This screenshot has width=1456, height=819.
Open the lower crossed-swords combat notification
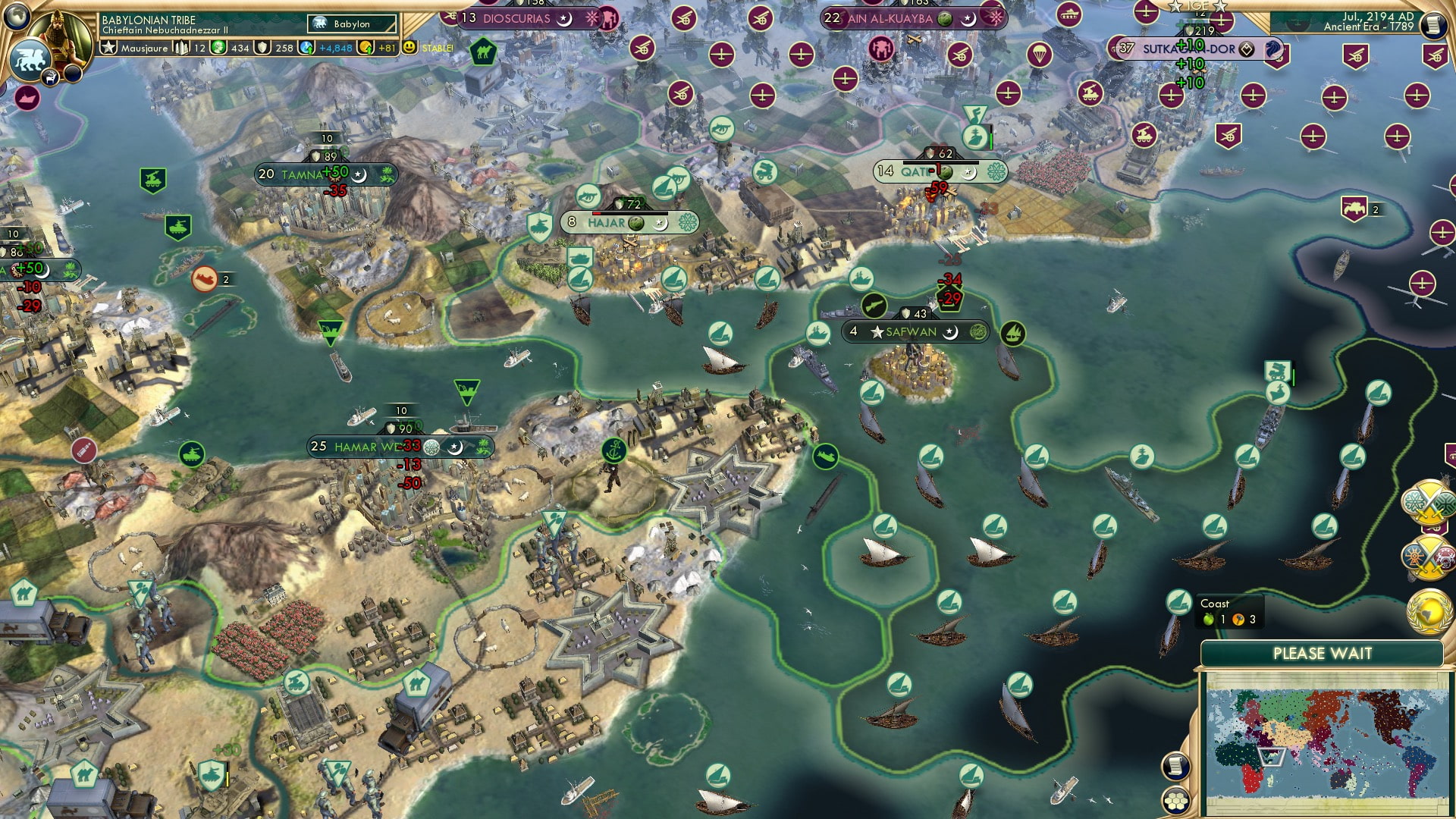(x=1430, y=557)
